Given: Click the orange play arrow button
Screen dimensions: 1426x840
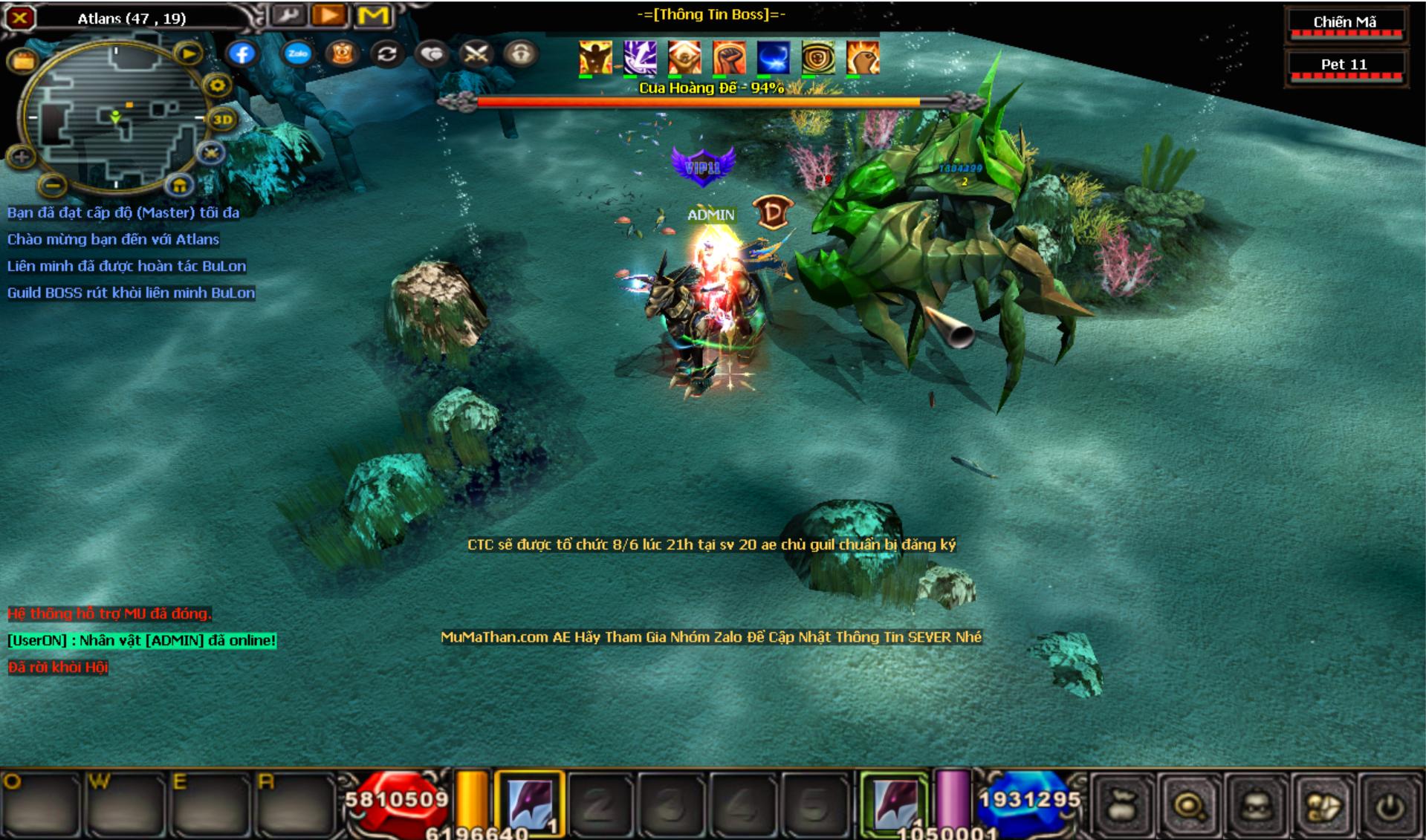Looking at the screenshot, I should (x=330, y=16).
